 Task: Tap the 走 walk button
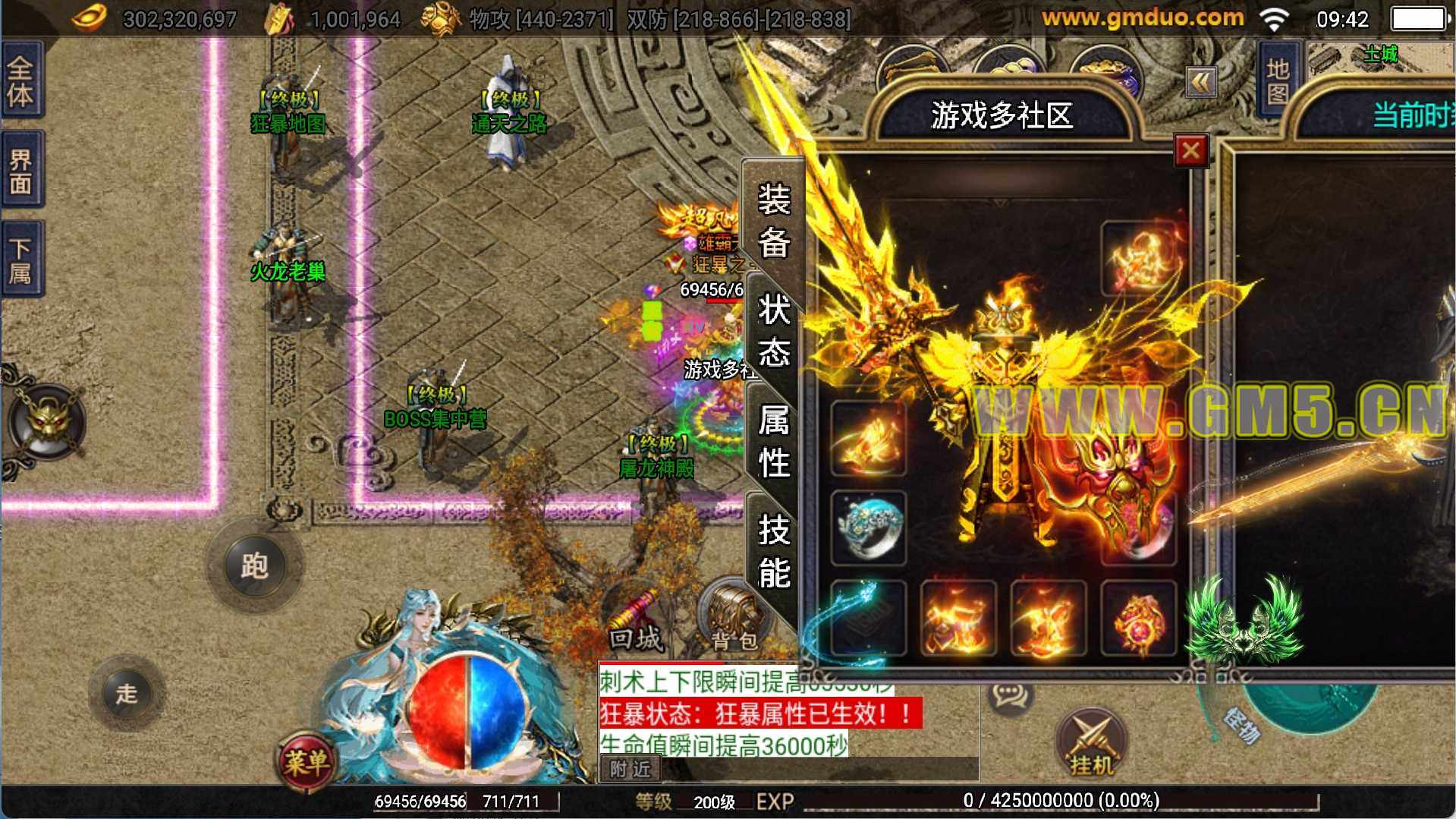coord(126,693)
